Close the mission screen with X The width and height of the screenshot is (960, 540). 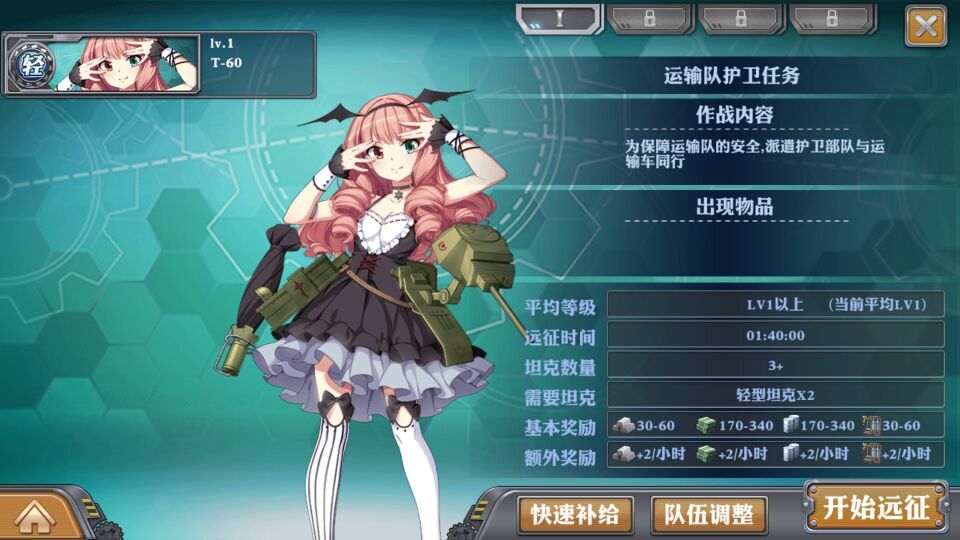pos(925,26)
